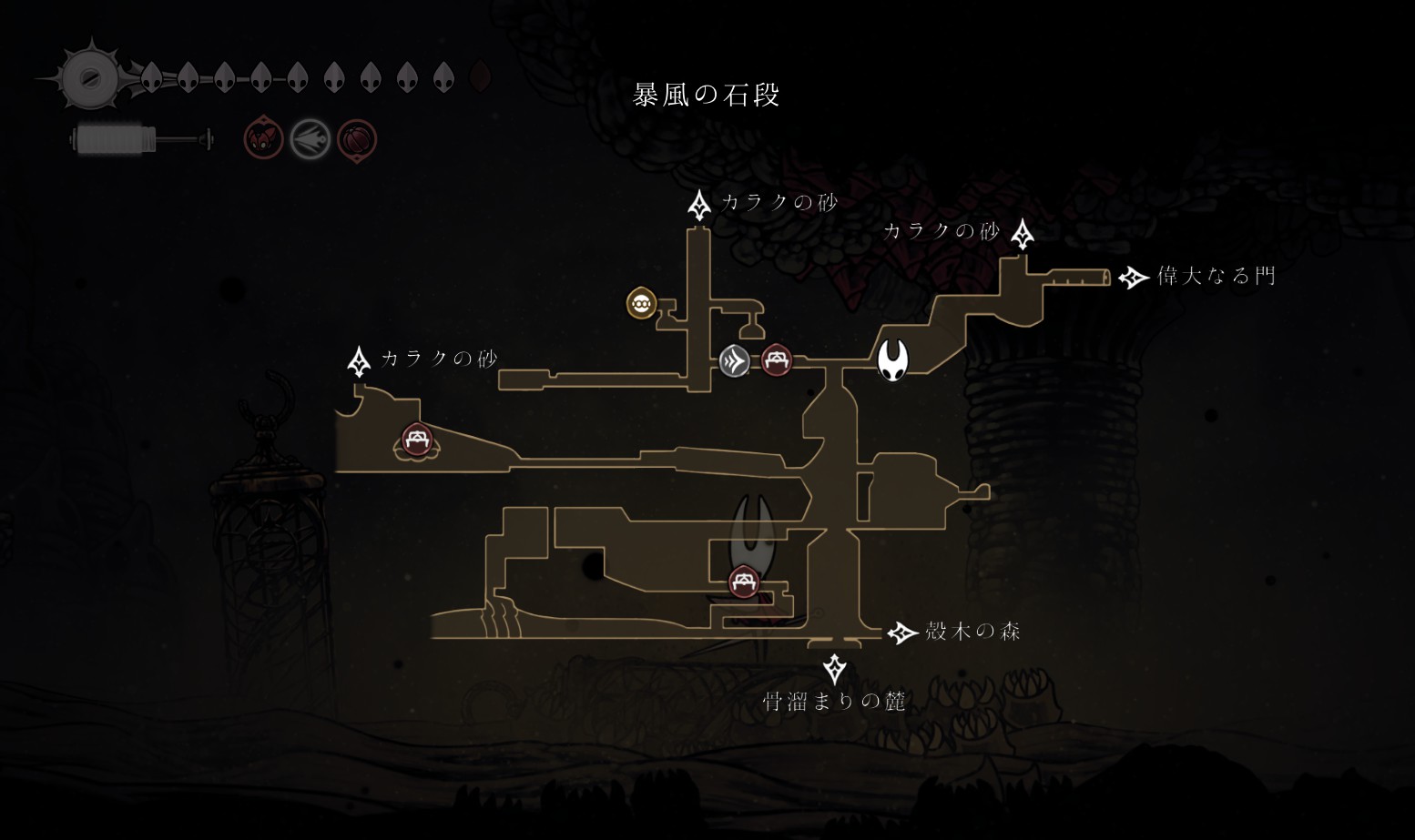This screenshot has height=840, width=1415.
Task: Choose the red round shell tool icon
Action: click(357, 140)
